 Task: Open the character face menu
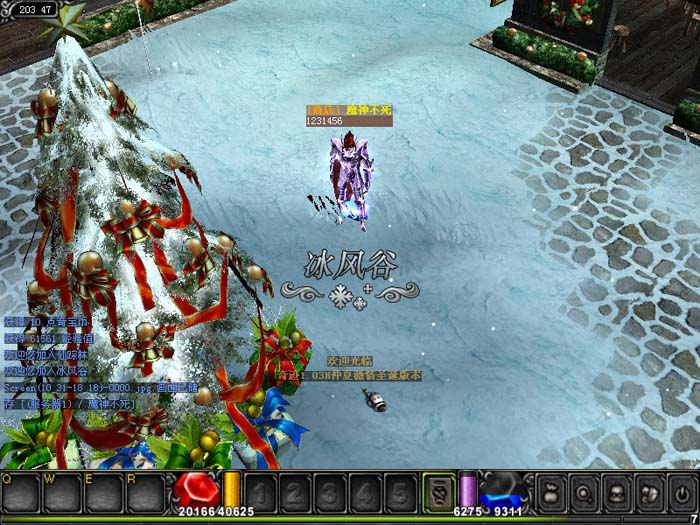pyautogui.click(x=617, y=492)
